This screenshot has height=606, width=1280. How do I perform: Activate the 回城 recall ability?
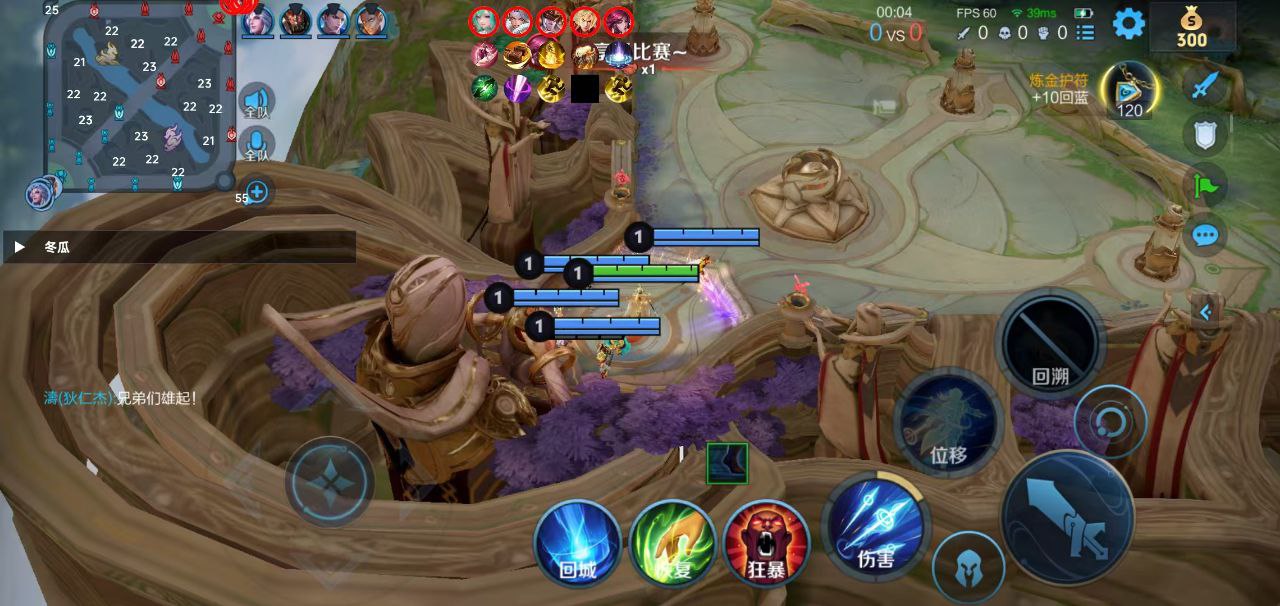[x=577, y=543]
